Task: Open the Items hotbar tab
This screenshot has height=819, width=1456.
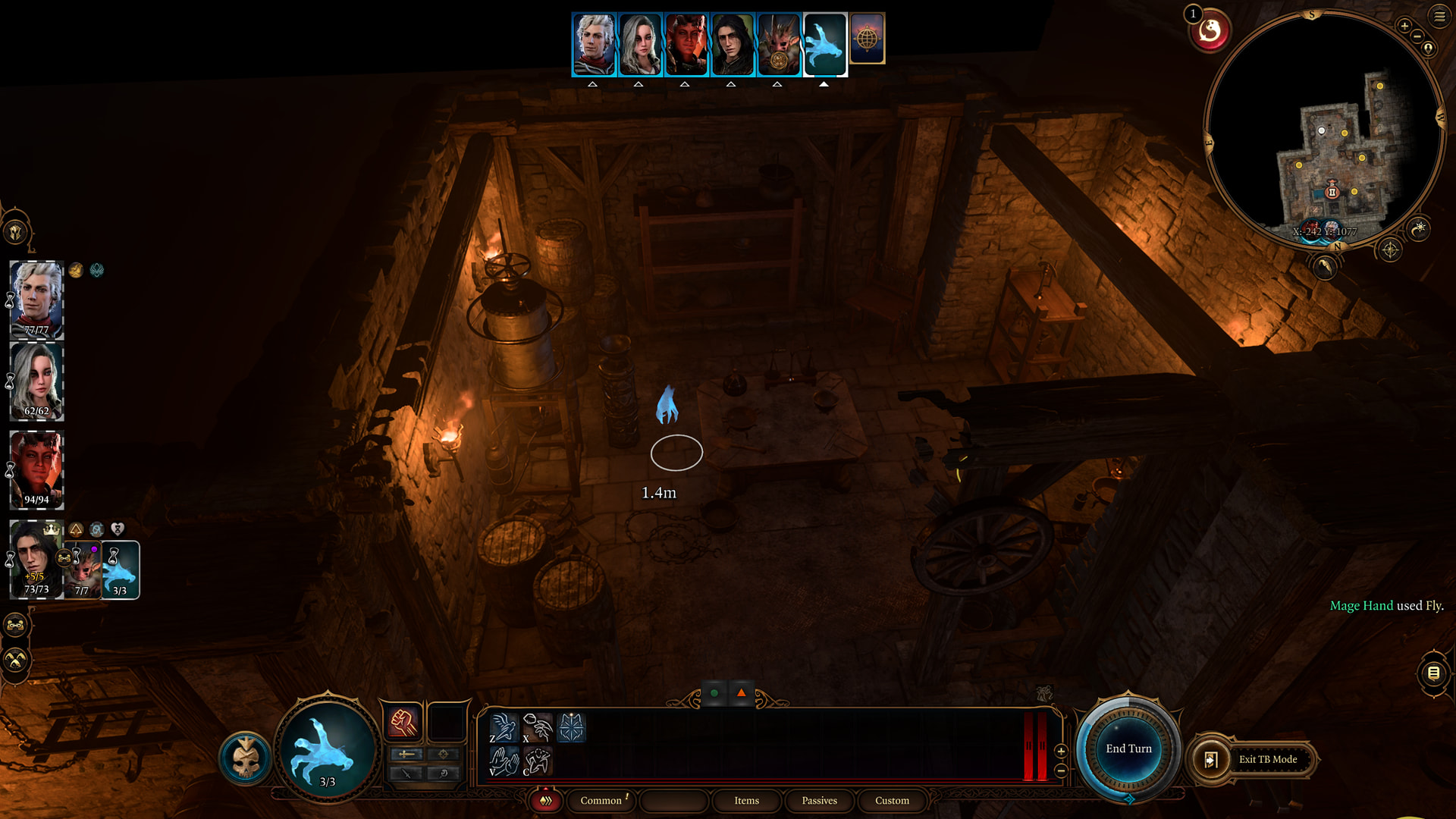Action: [x=746, y=800]
